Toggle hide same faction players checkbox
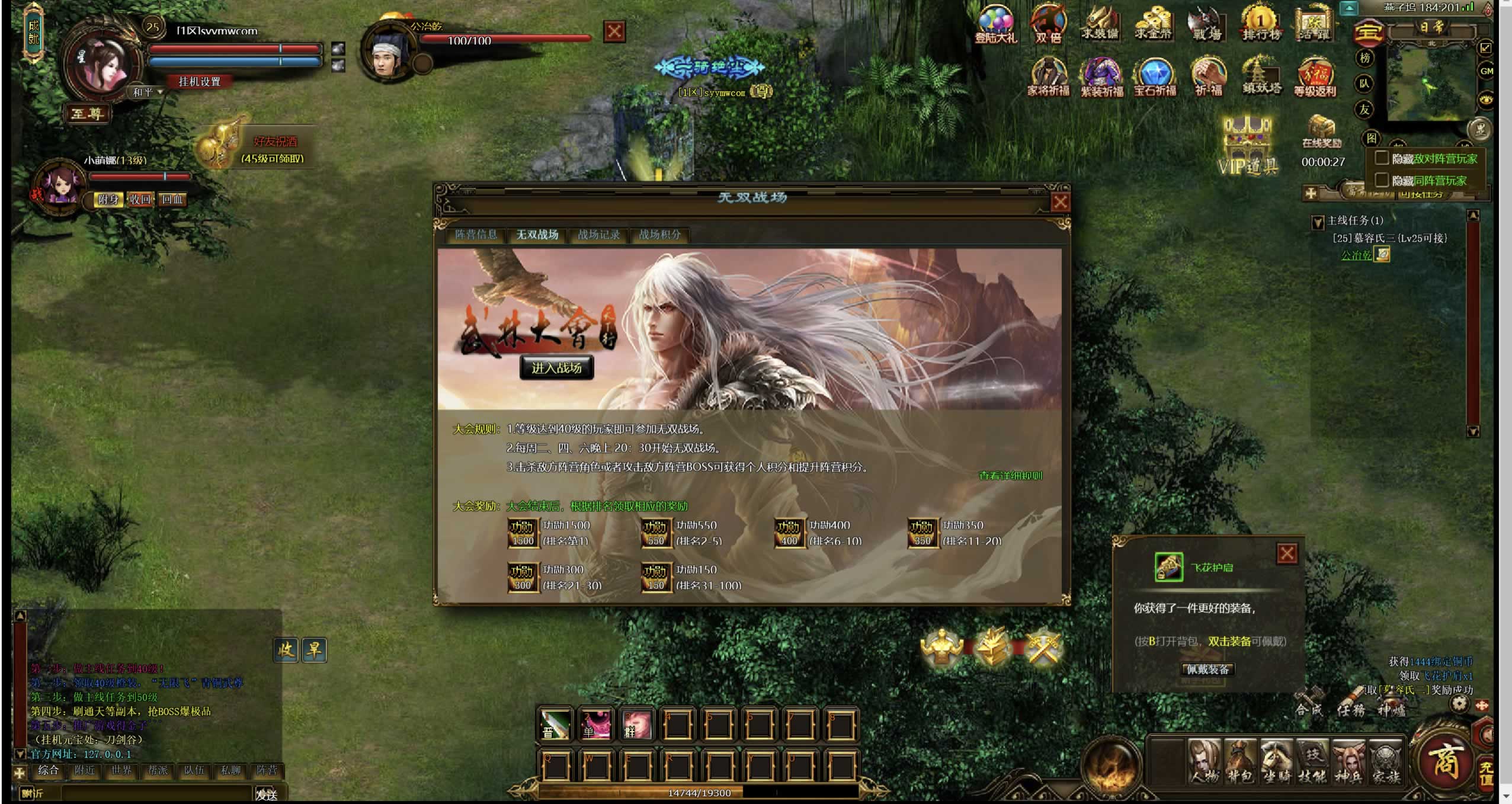 pyautogui.click(x=1382, y=180)
